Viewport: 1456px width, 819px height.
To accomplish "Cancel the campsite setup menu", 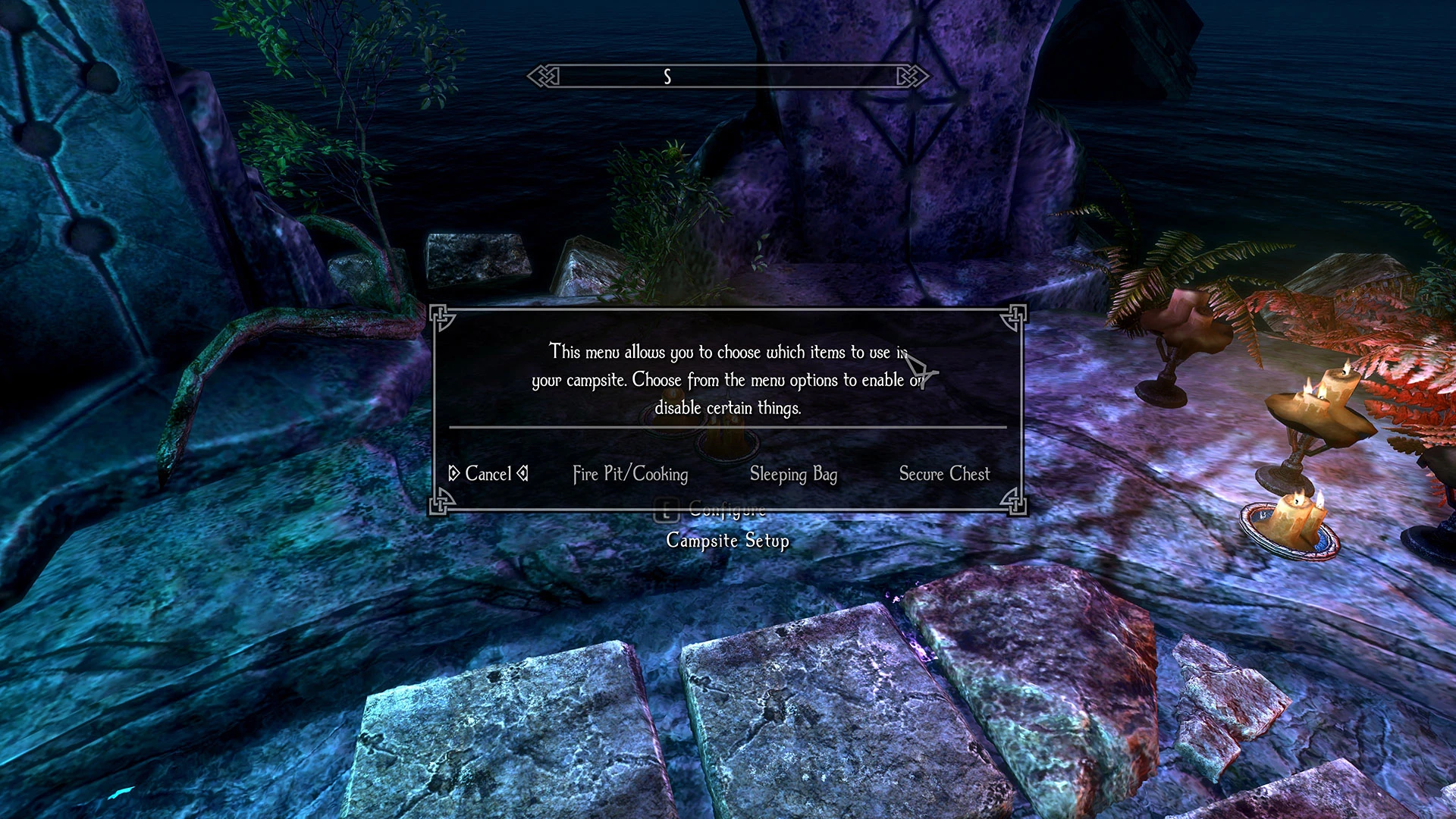I will coord(488,474).
